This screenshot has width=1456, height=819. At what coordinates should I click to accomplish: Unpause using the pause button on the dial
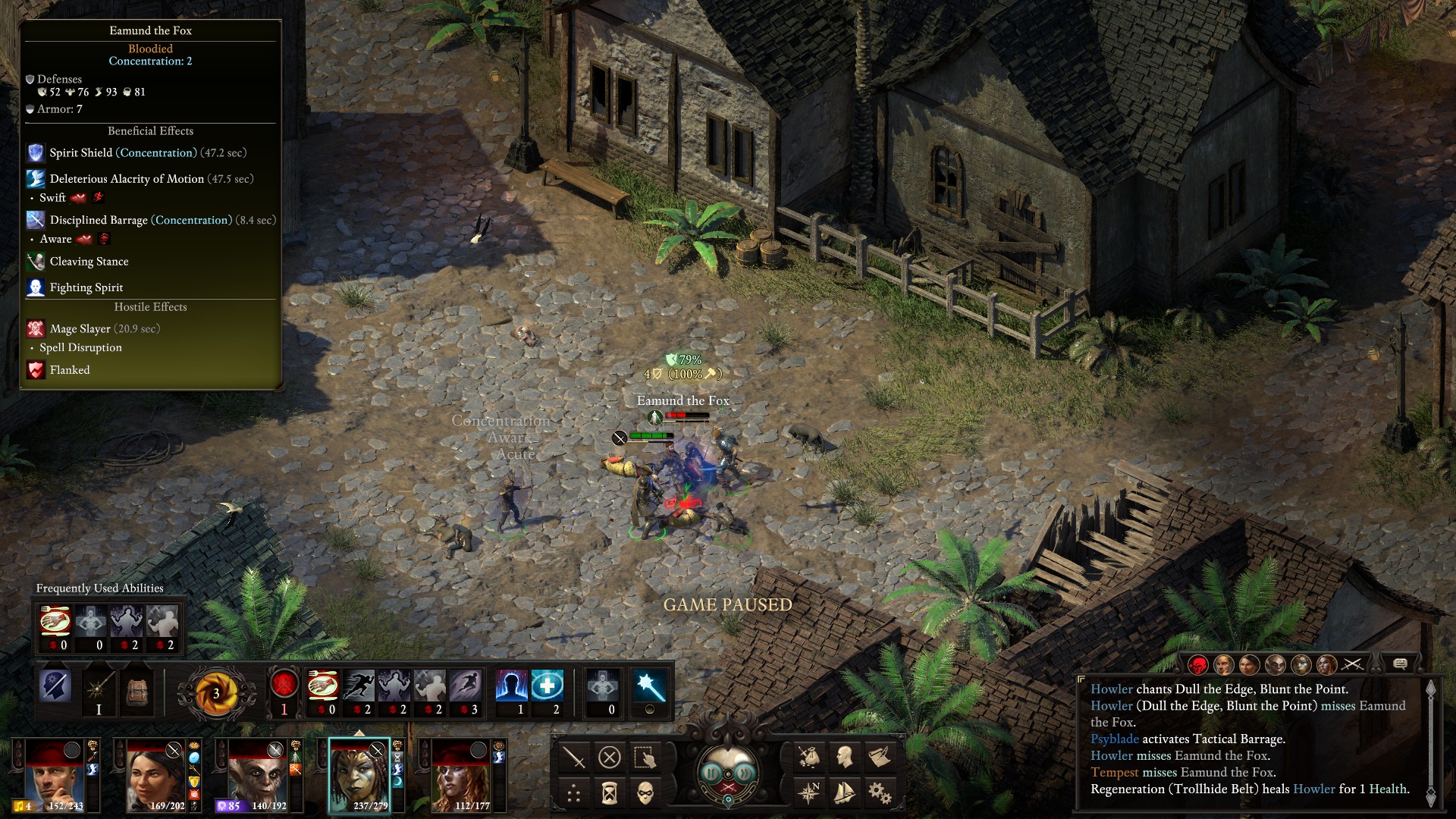(x=711, y=773)
